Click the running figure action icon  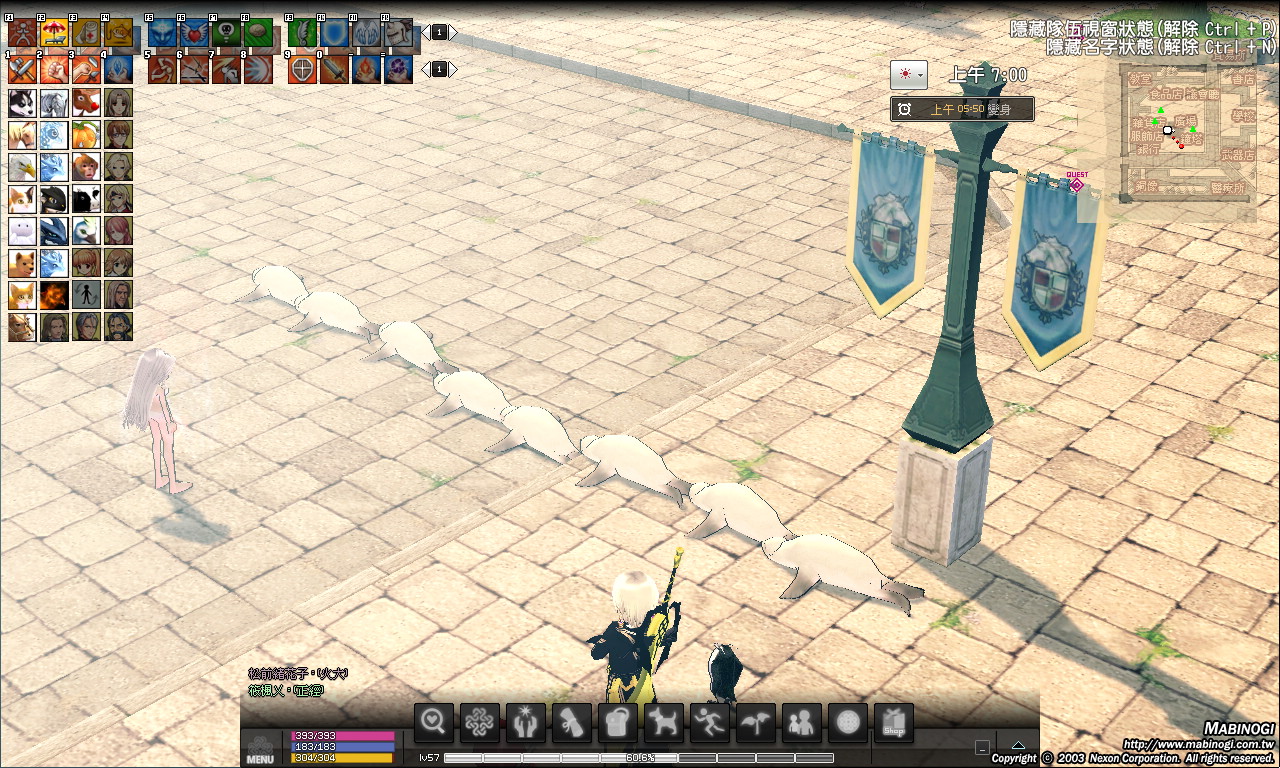coord(709,723)
